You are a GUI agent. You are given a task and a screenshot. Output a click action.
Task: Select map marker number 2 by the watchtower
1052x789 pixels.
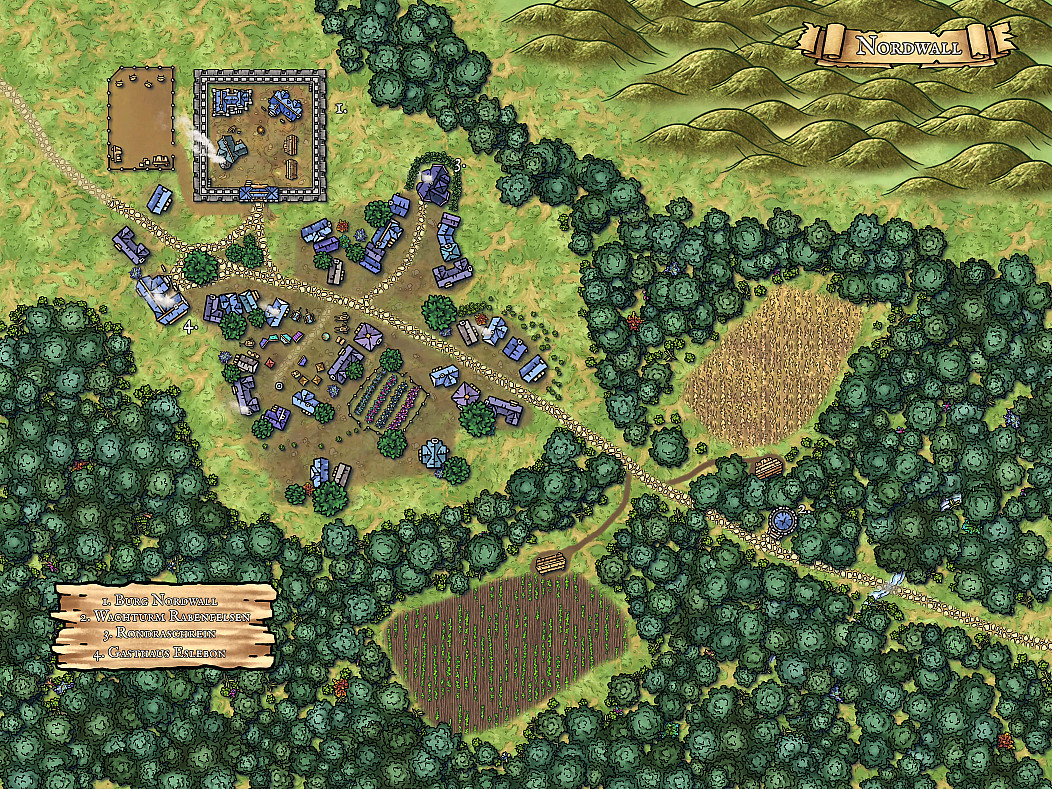[802, 511]
